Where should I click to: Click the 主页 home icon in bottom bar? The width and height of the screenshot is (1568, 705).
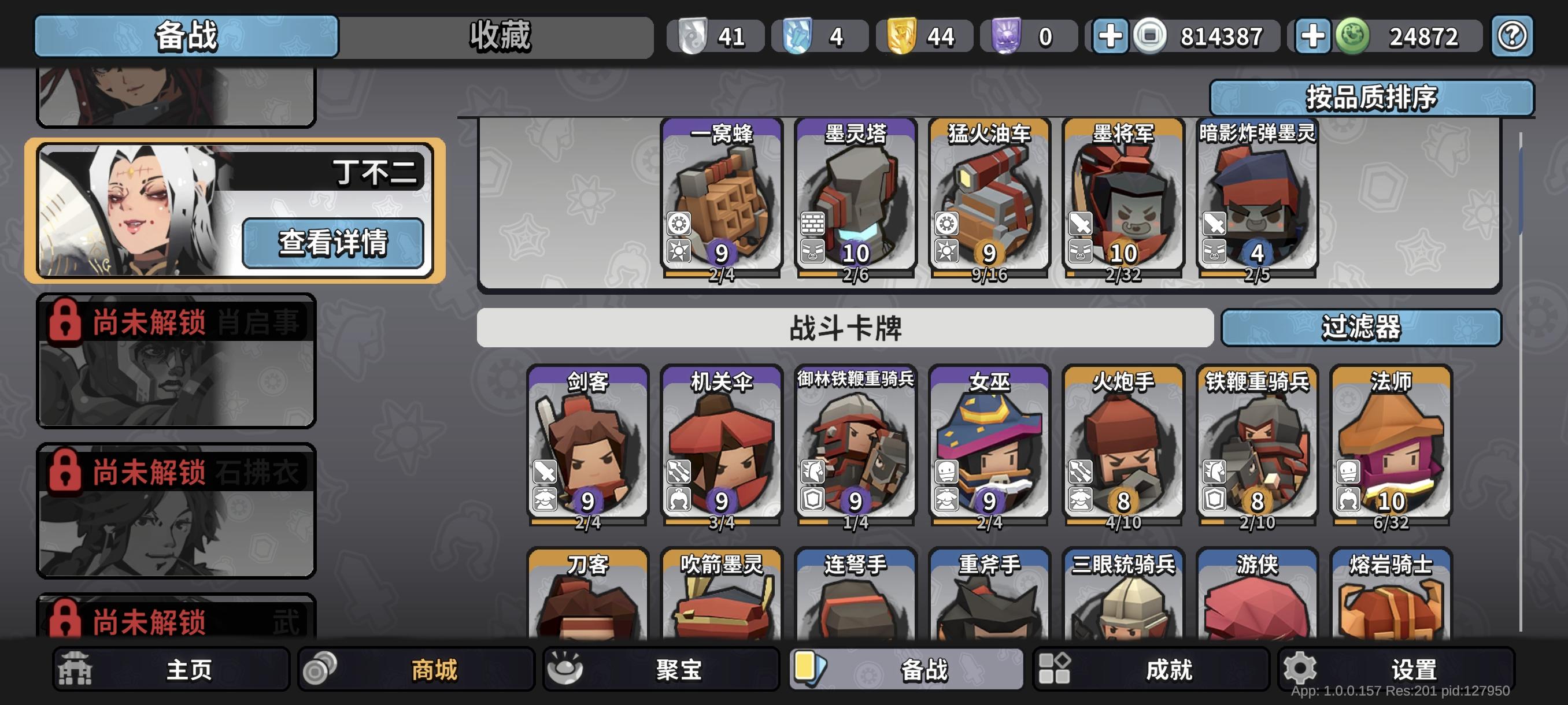[x=73, y=667]
